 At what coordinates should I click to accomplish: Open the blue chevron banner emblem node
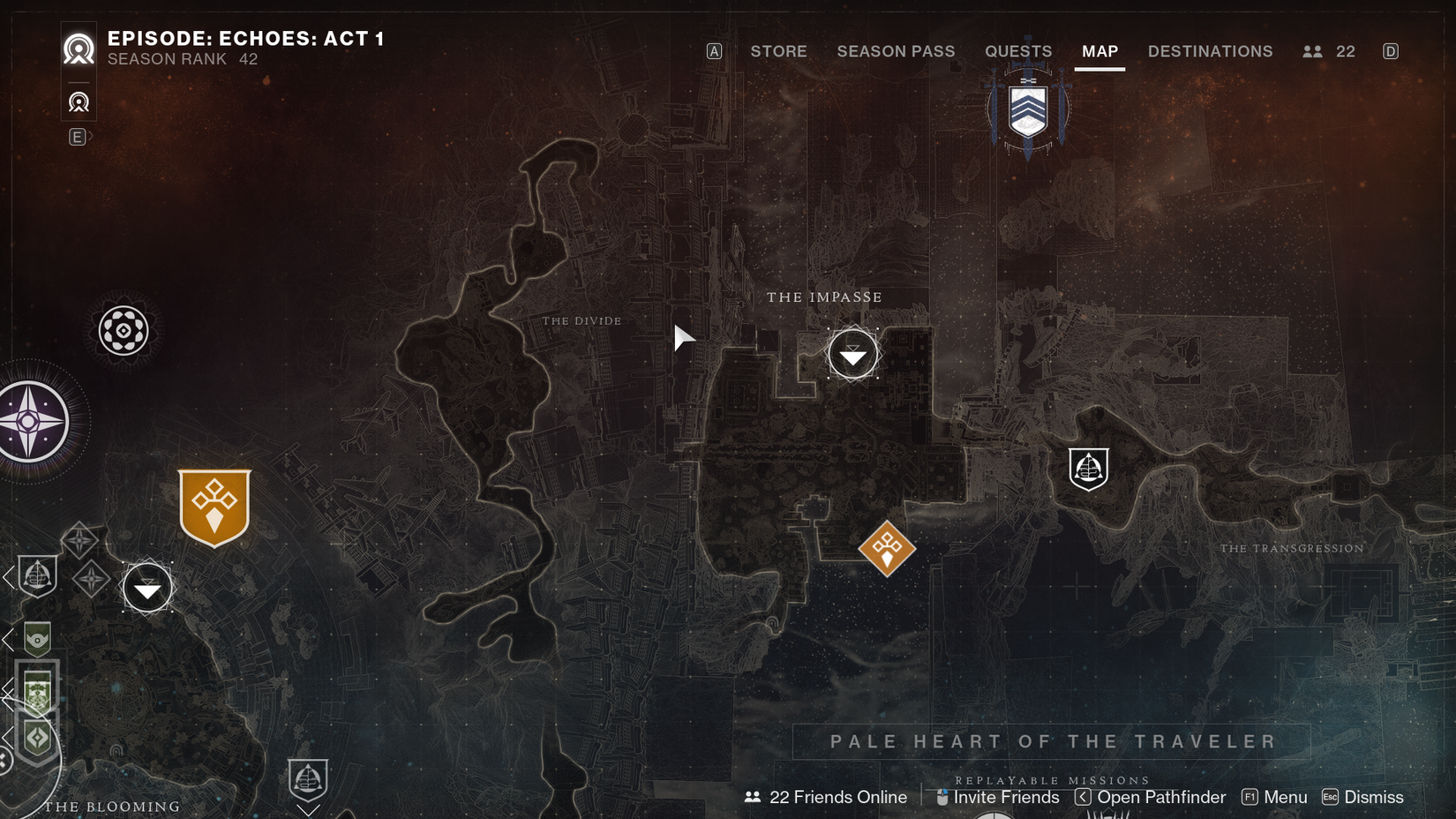point(1028,110)
